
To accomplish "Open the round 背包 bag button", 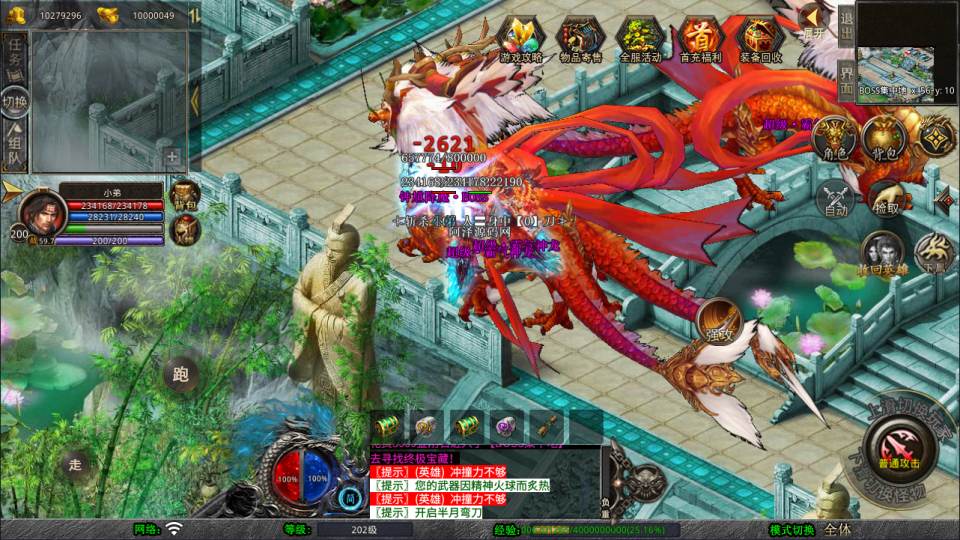I will 883,138.
